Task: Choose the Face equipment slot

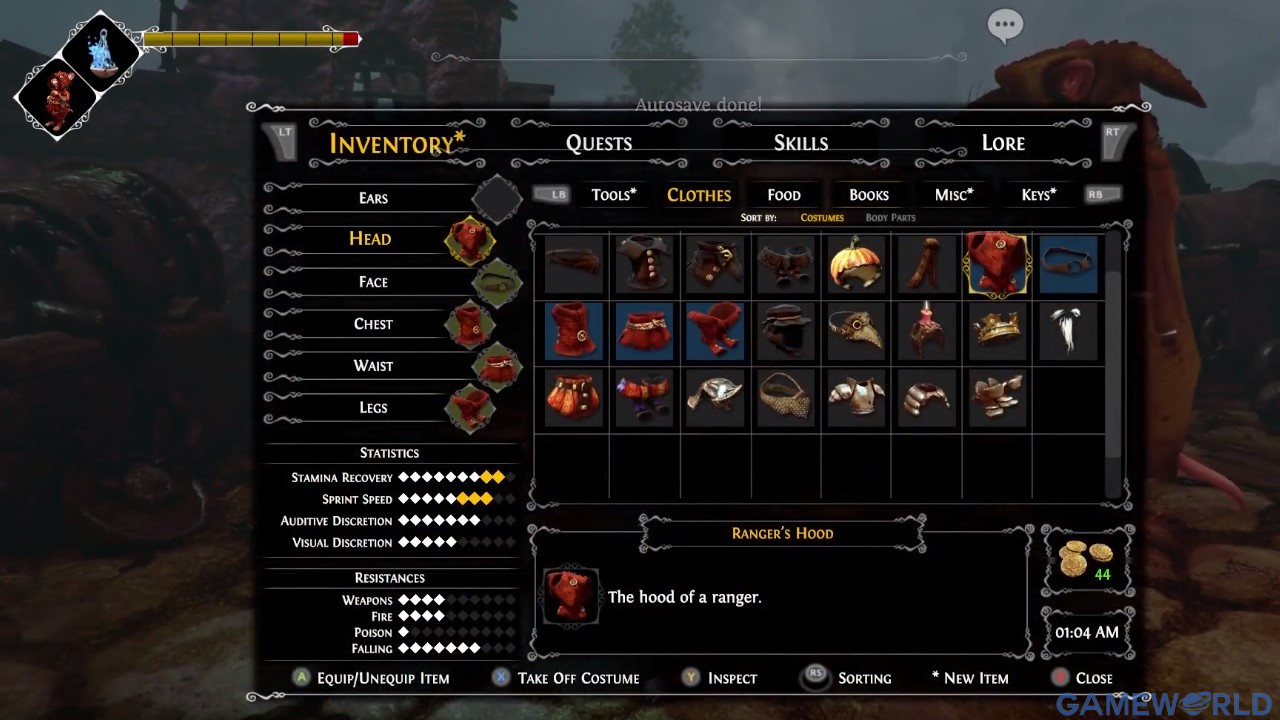Action: [x=373, y=282]
